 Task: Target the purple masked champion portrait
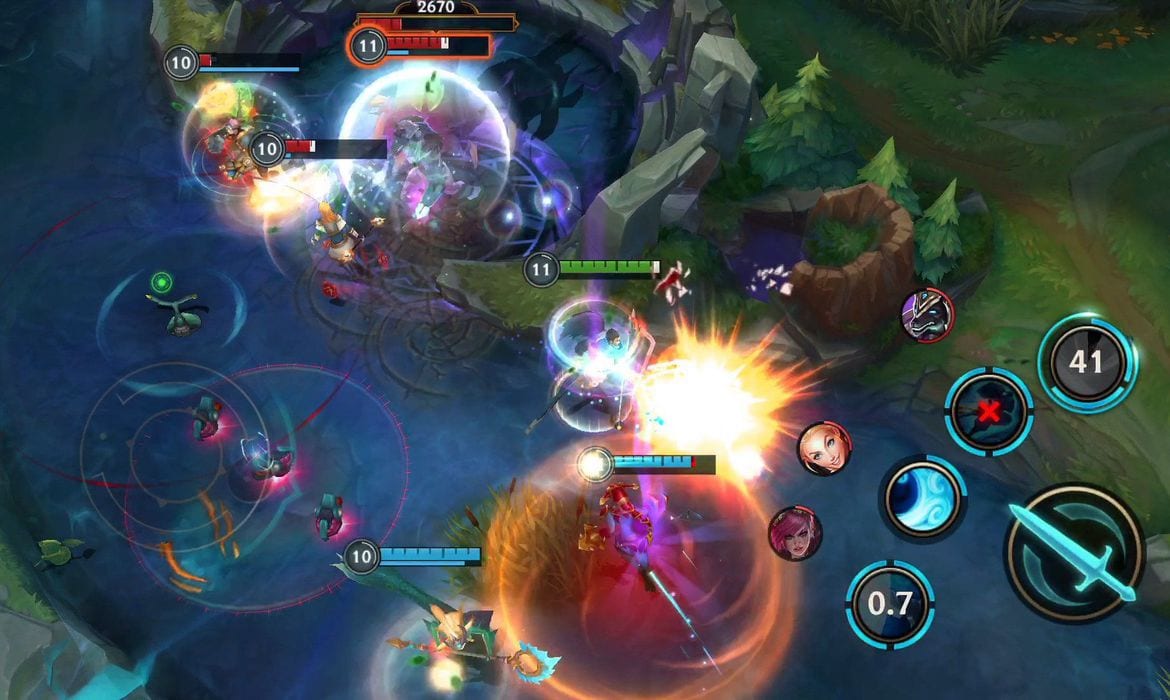tap(927, 315)
